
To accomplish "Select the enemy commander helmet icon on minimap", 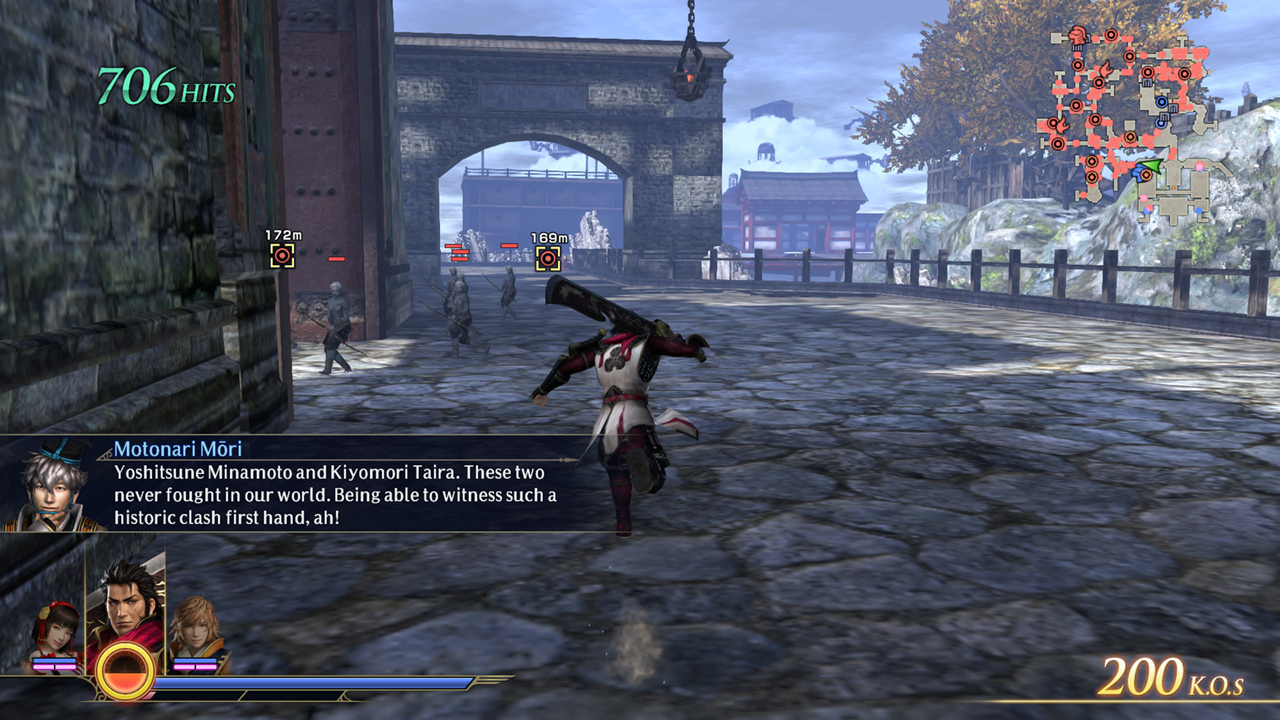I will 1077,35.
